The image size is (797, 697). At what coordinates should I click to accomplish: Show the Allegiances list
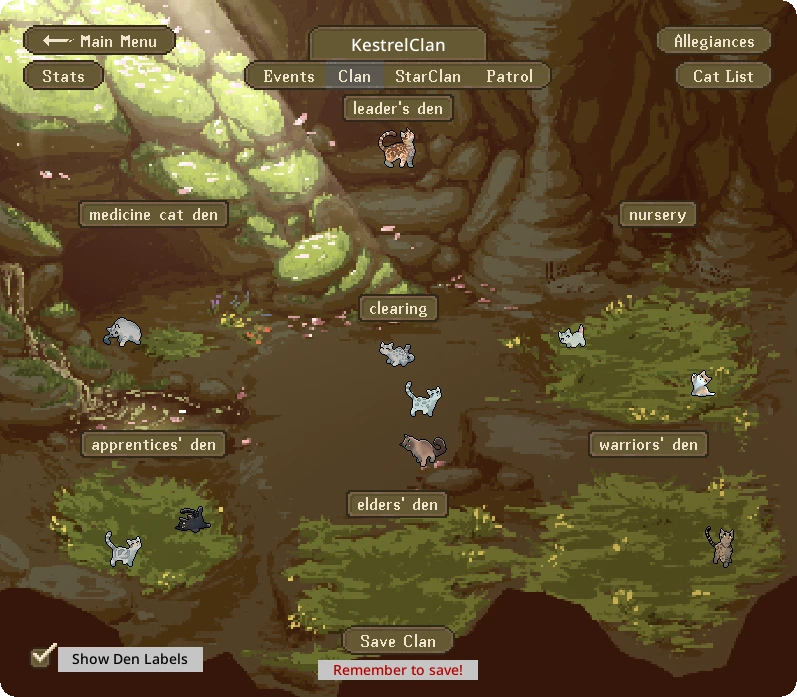[713, 41]
